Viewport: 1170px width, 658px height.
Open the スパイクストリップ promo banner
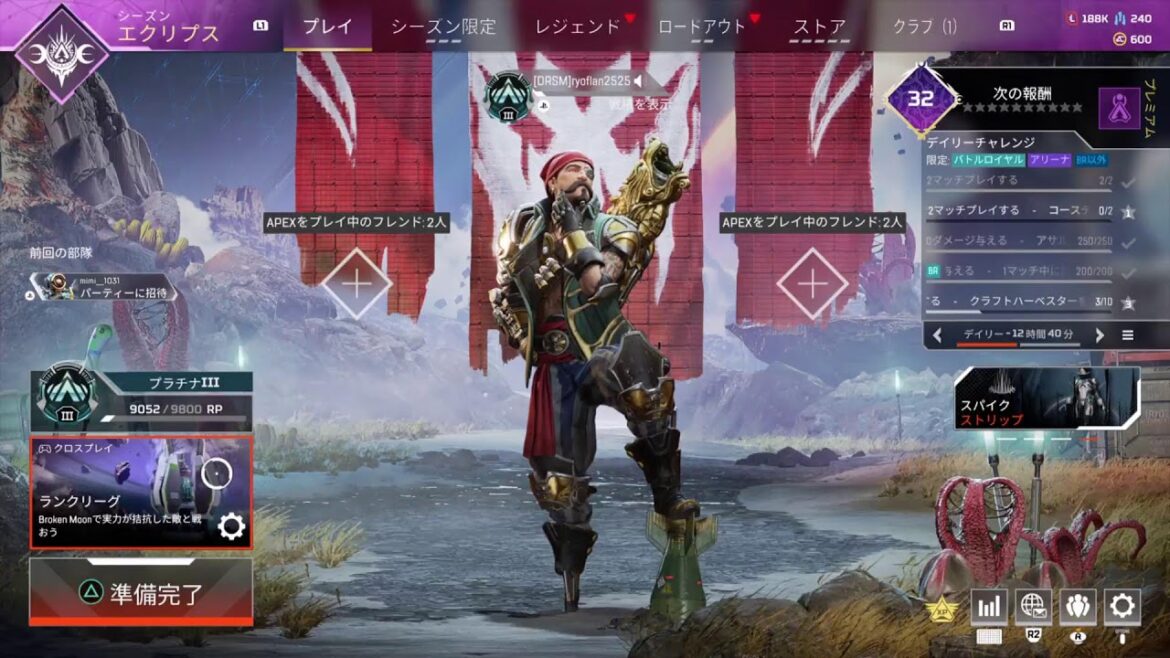tap(1046, 397)
